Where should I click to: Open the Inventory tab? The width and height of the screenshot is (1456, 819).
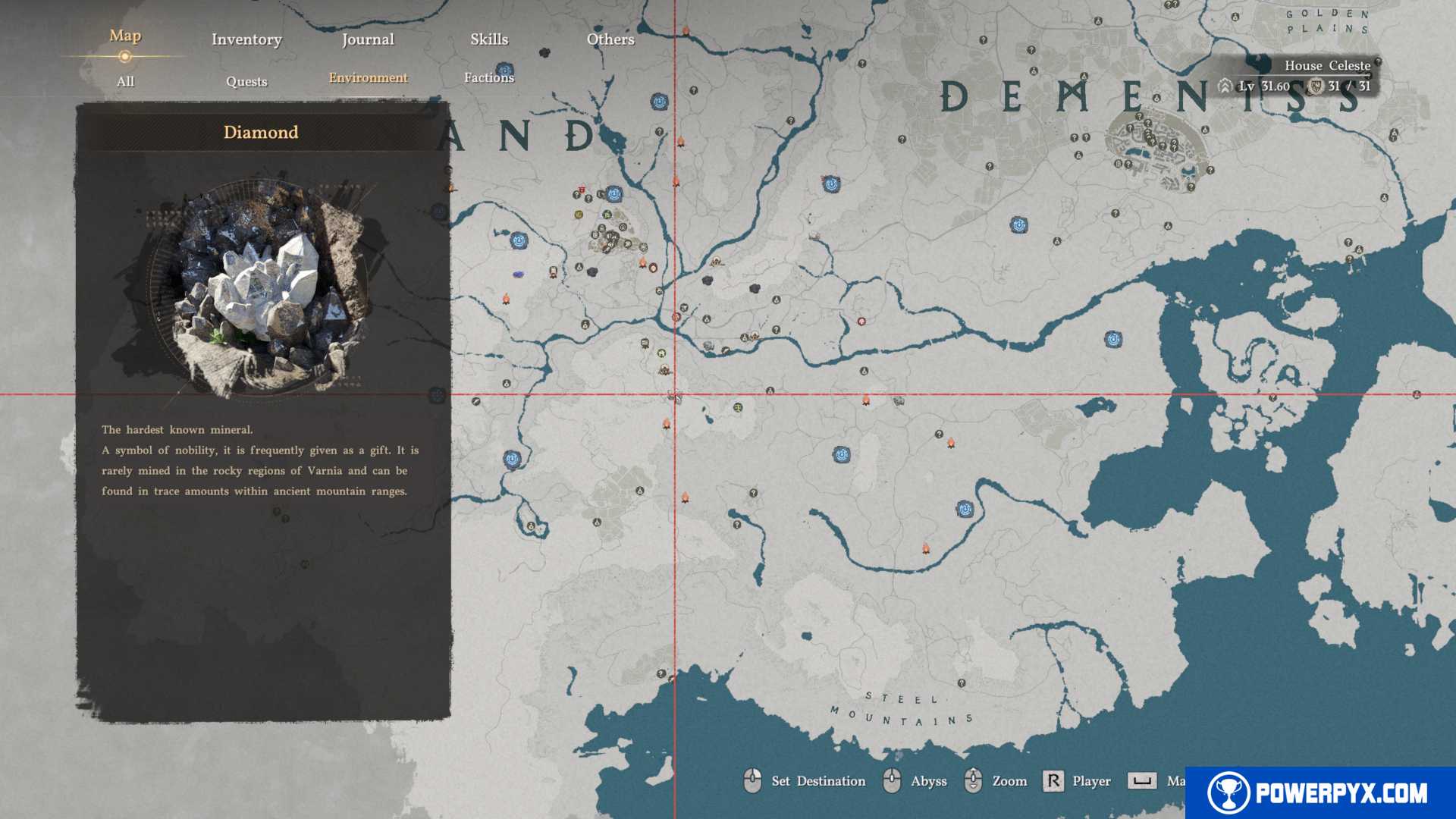246,39
